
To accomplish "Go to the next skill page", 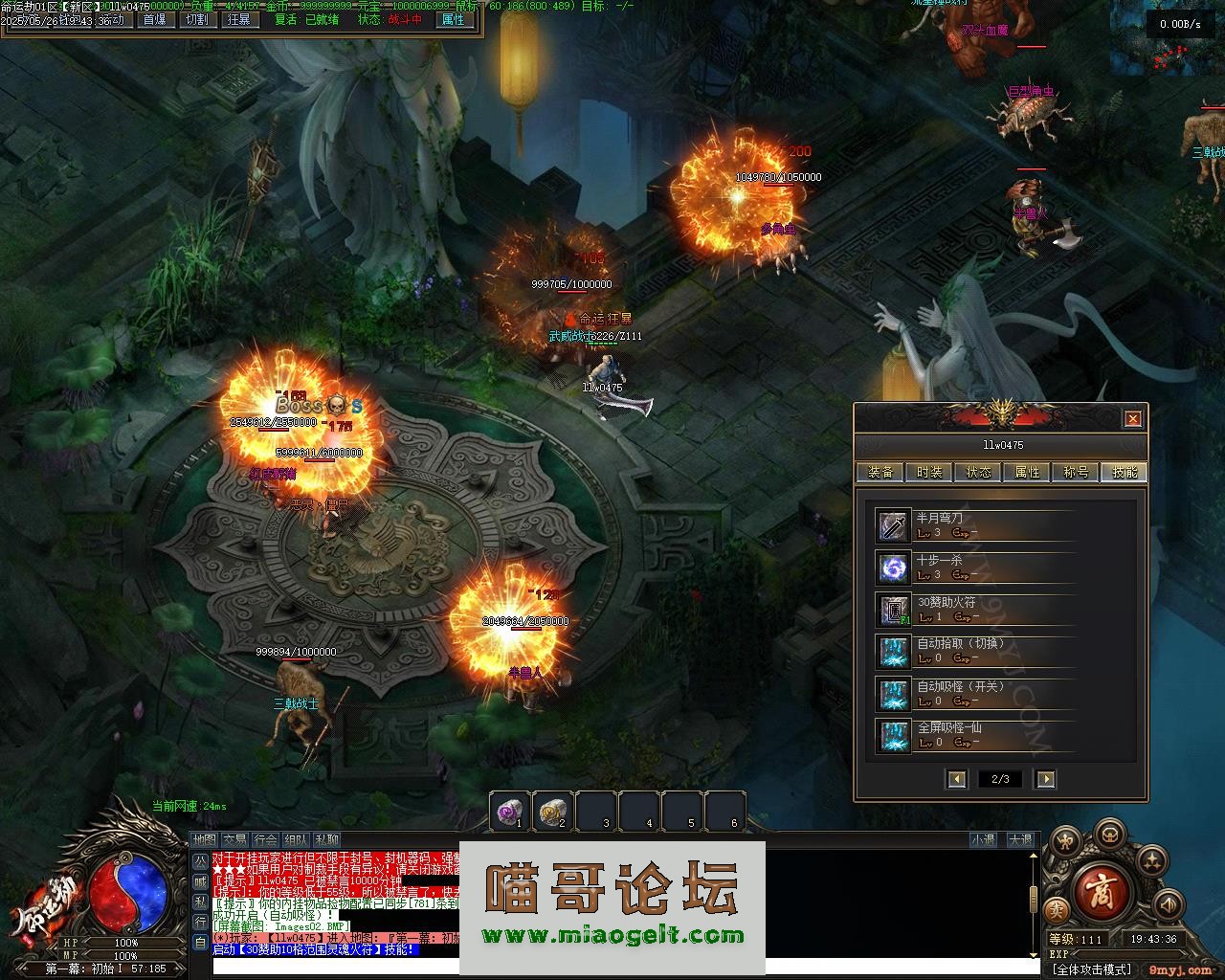I will [x=1045, y=779].
